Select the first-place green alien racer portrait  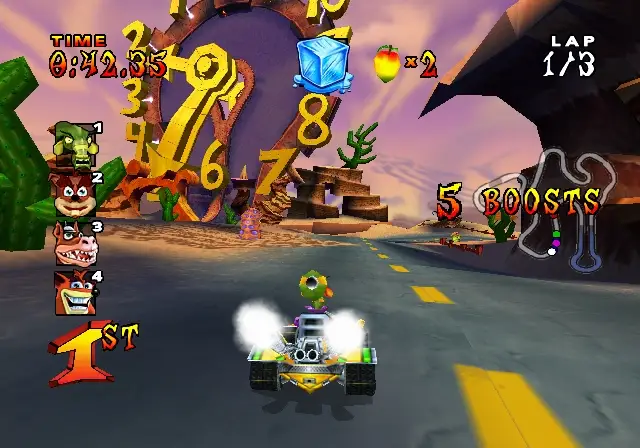pos(75,143)
